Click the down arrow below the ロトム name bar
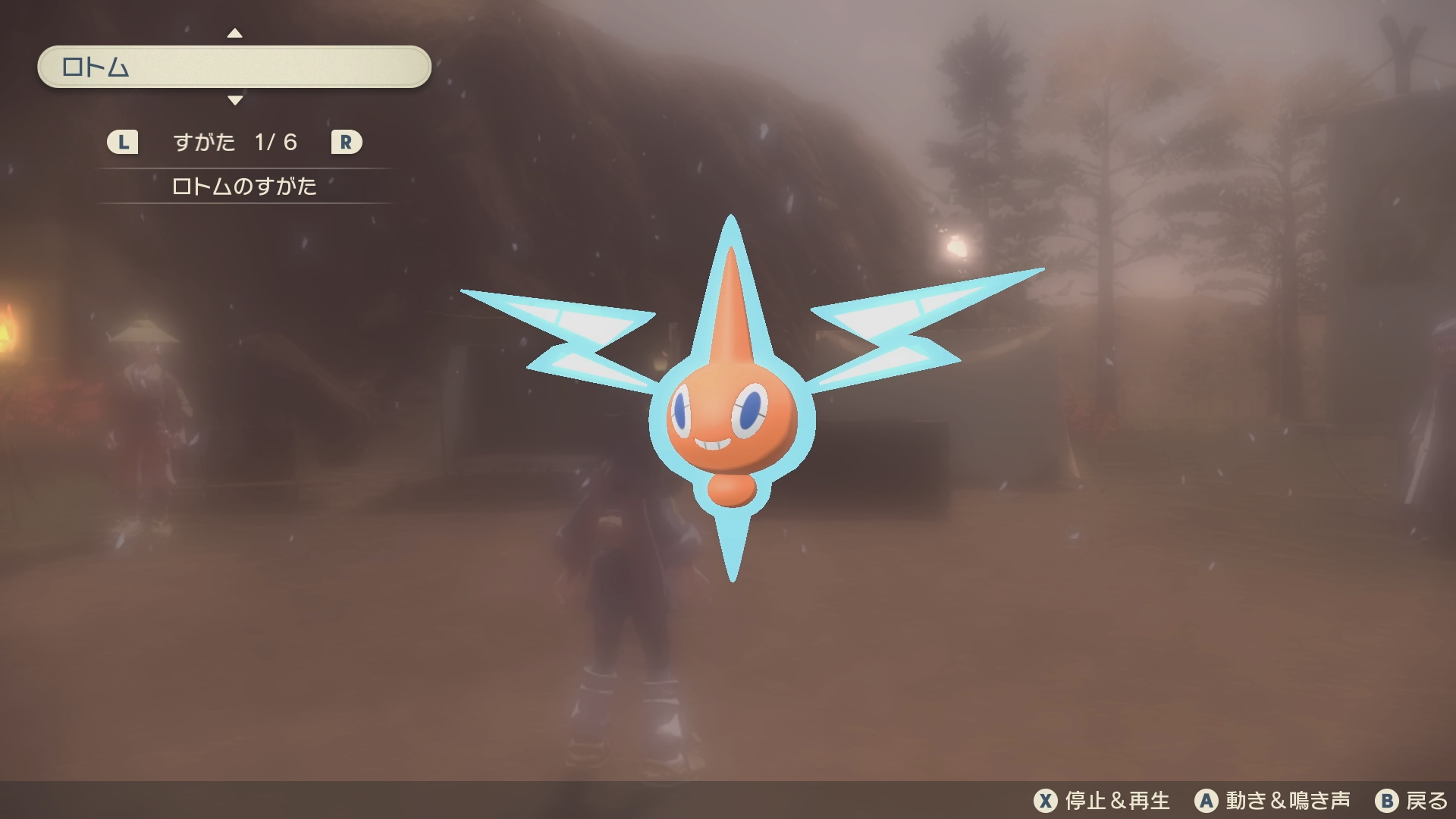 pyautogui.click(x=235, y=100)
